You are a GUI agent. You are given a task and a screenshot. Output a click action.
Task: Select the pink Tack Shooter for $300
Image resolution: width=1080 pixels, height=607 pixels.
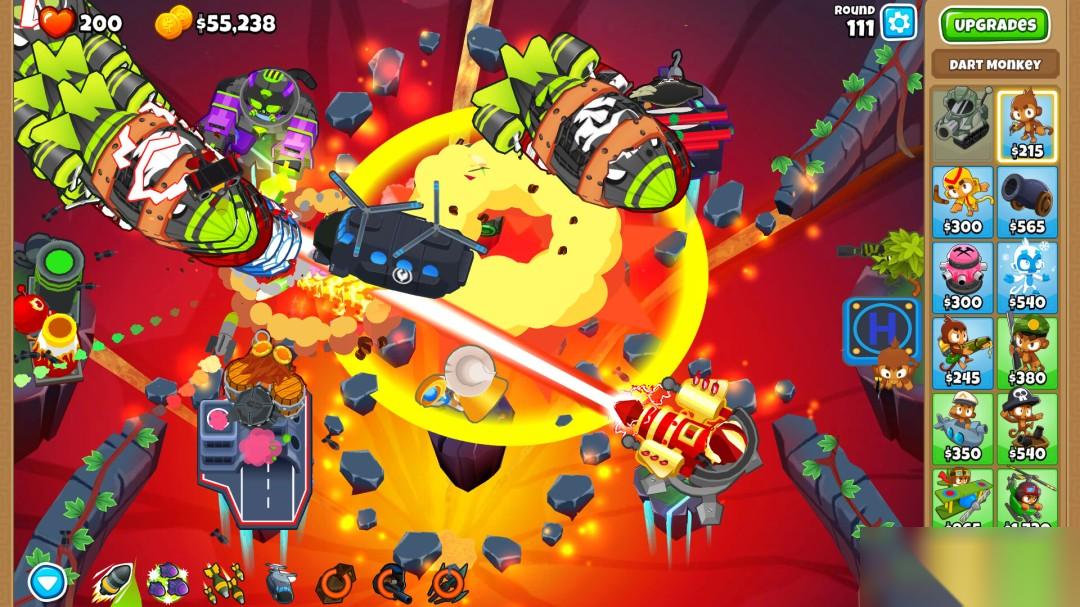(x=962, y=277)
